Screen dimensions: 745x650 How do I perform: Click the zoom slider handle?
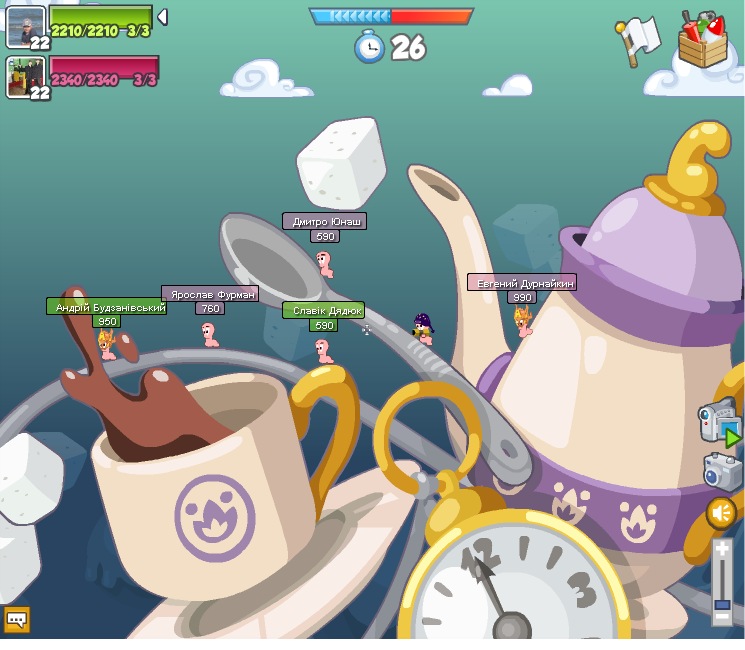pyautogui.click(x=722, y=603)
